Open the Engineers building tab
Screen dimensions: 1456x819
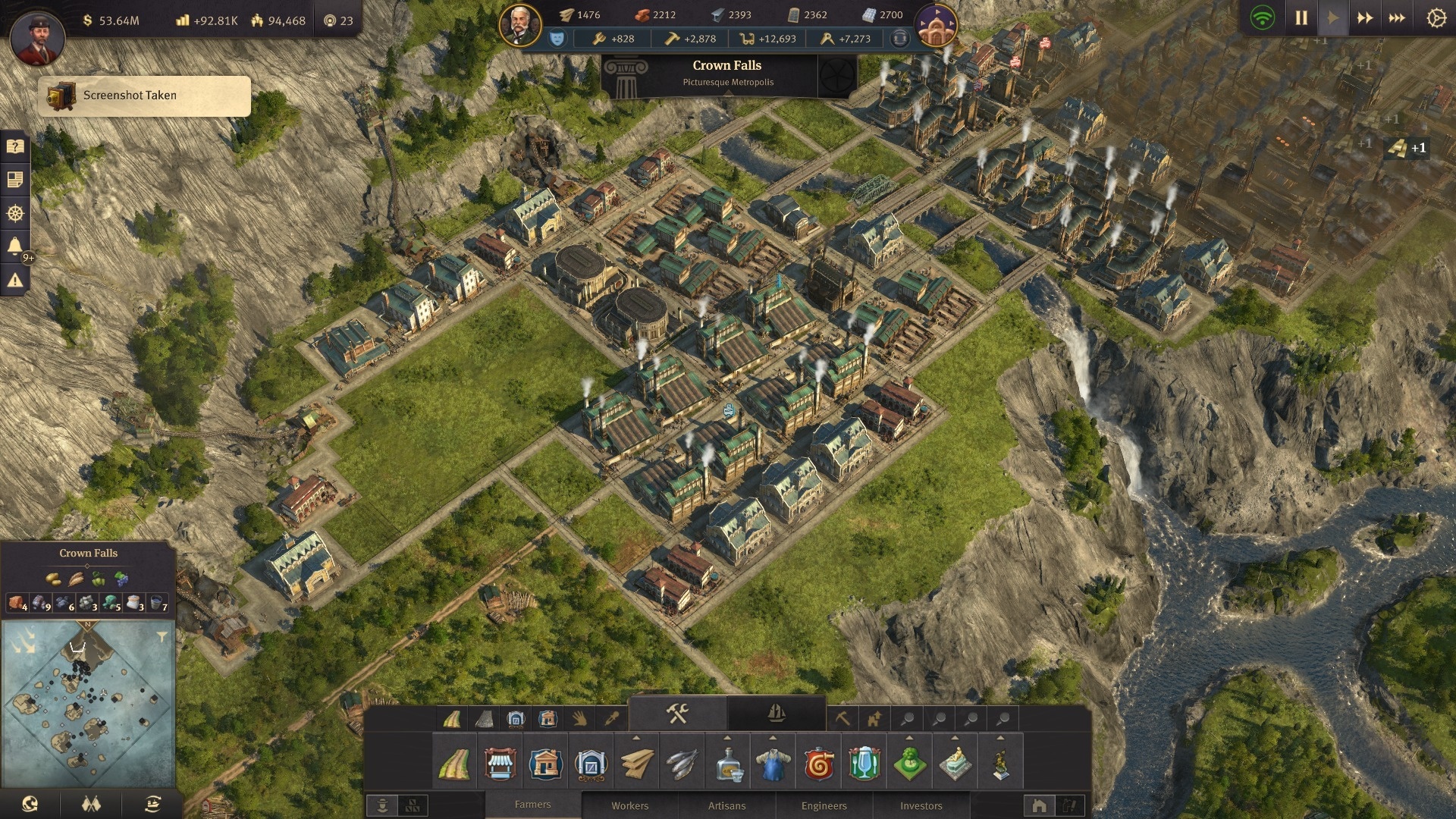[x=824, y=805]
